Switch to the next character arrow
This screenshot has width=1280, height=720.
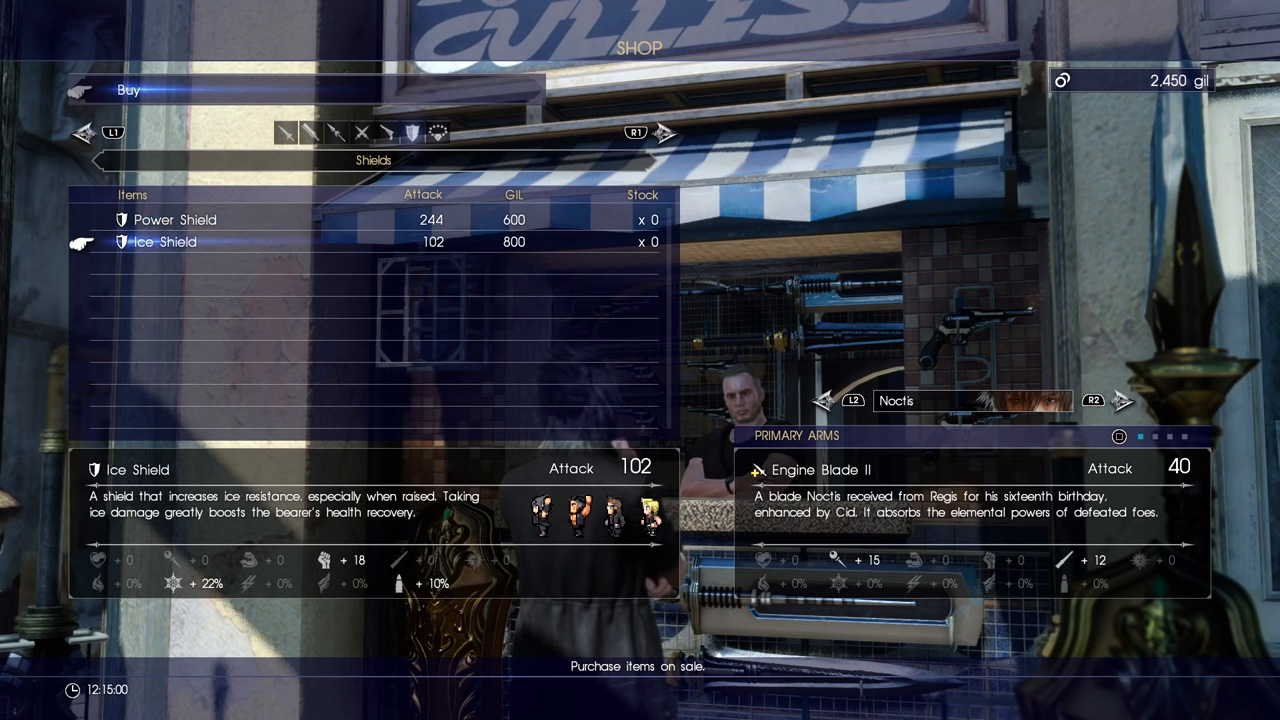[1121, 401]
